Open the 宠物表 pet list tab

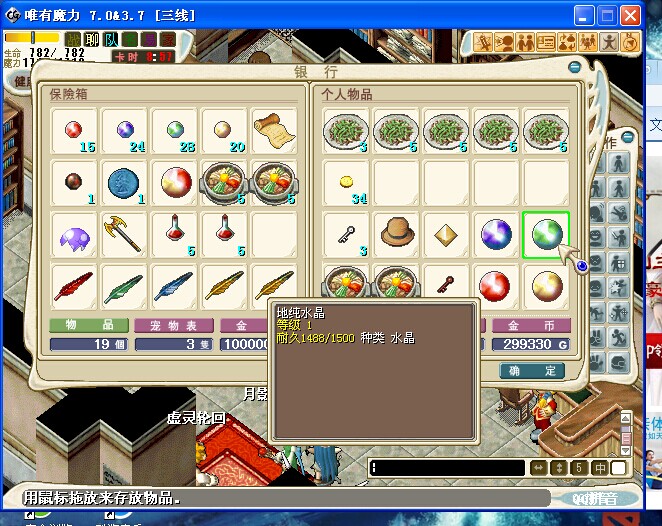(173, 326)
